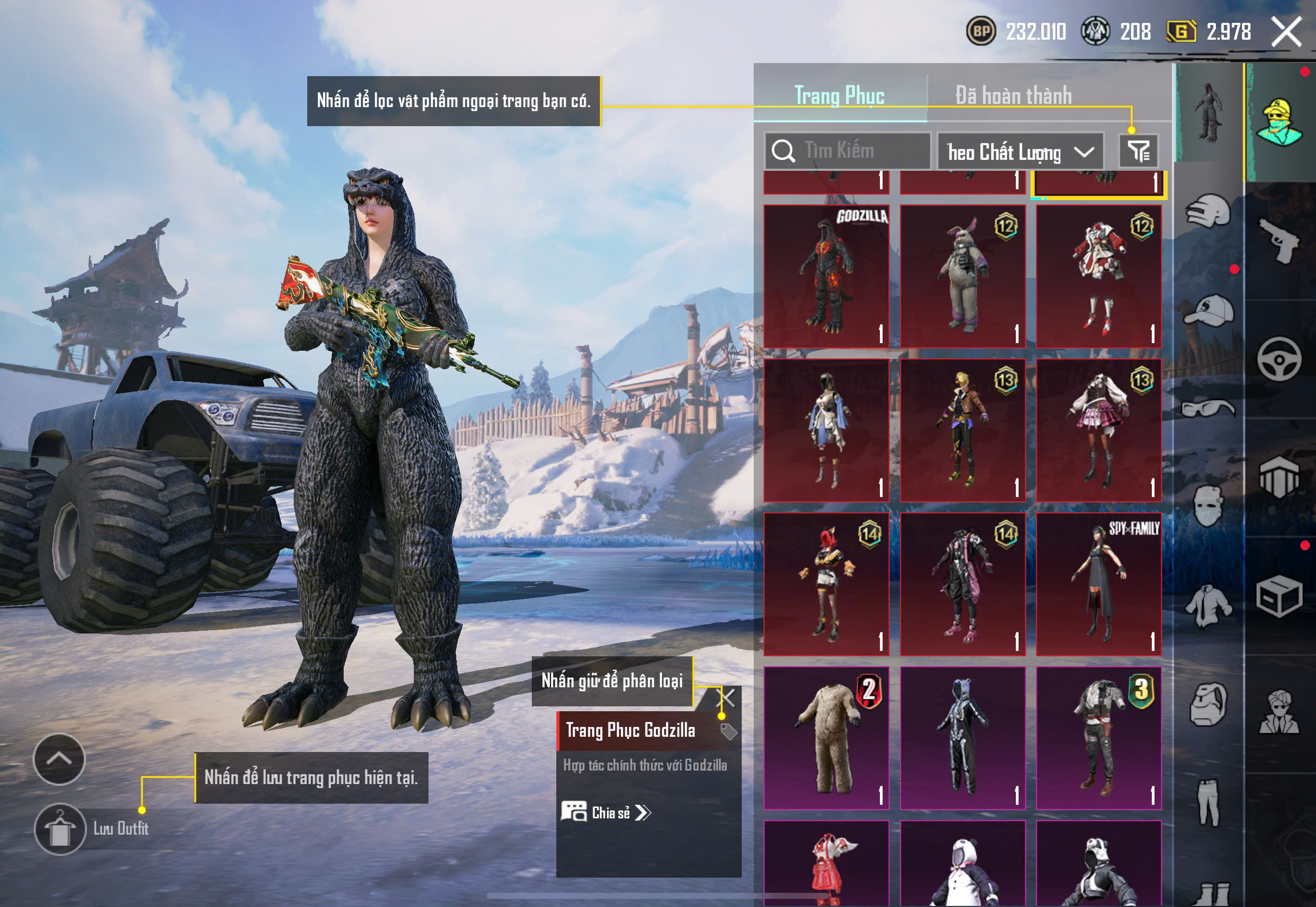The width and height of the screenshot is (1316, 907).
Task: Expand the round up-arrow button
Action: tap(59, 759)
